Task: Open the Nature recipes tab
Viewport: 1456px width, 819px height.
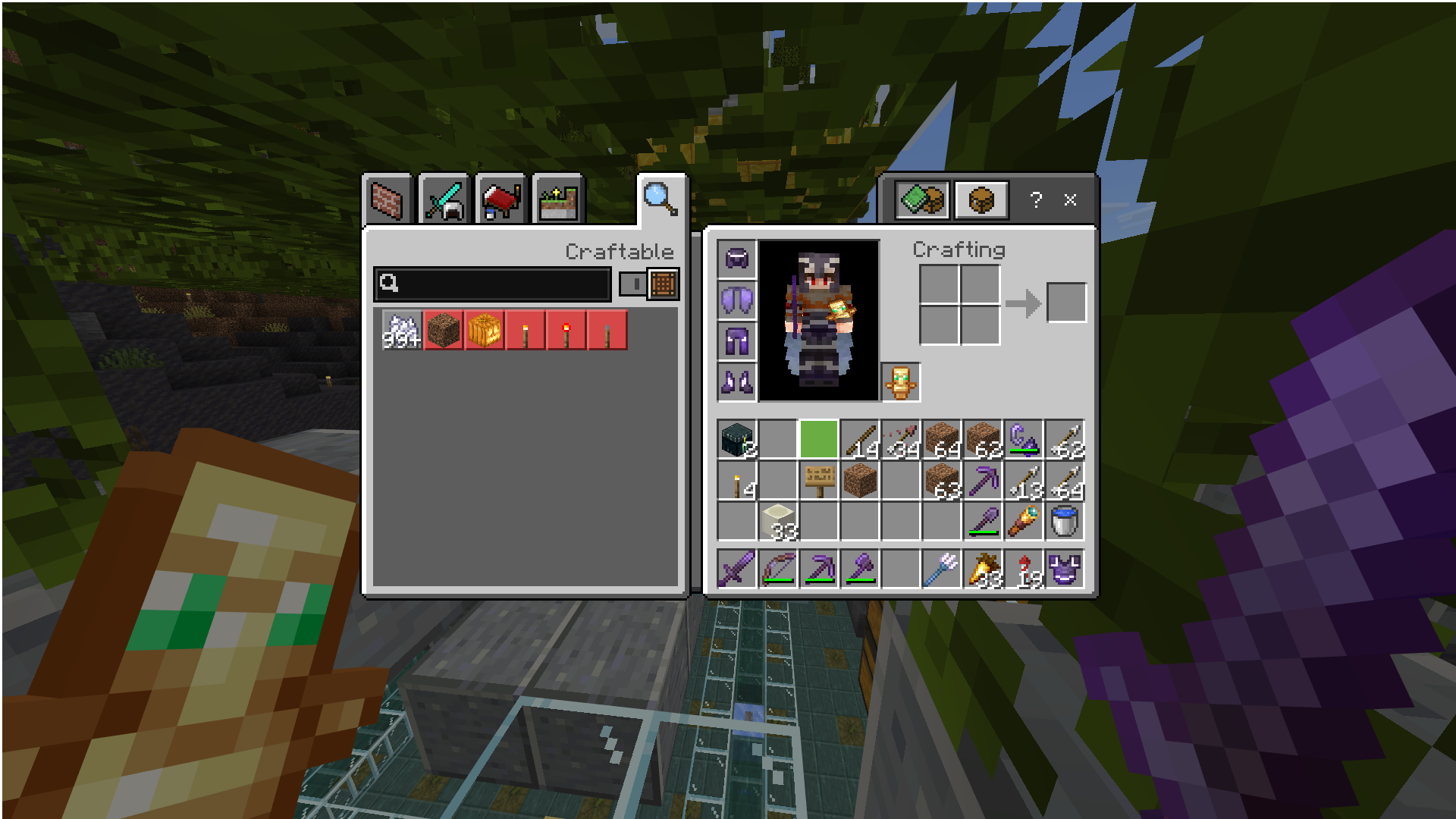Action: [557, 199]
